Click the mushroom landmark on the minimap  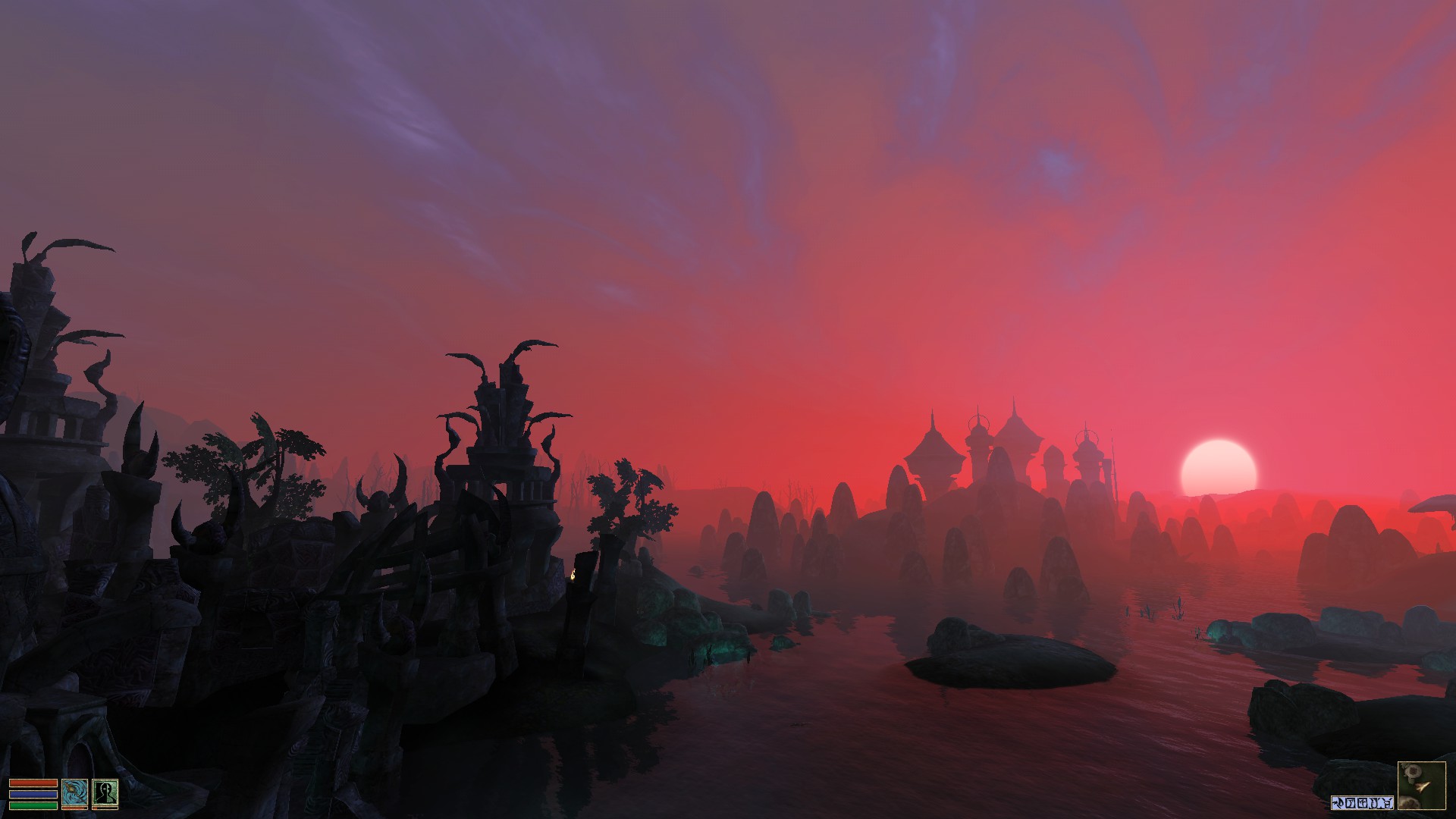tap(1414, 771)
